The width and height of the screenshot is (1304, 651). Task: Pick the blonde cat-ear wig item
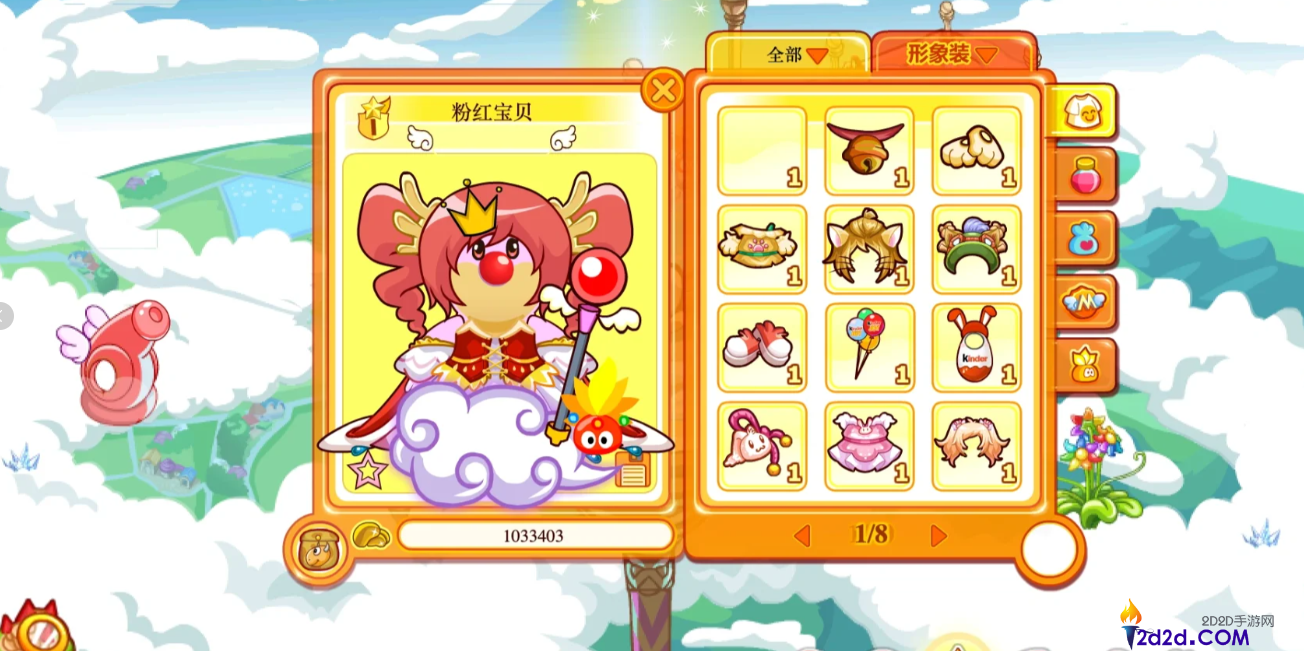coord(869,249)
